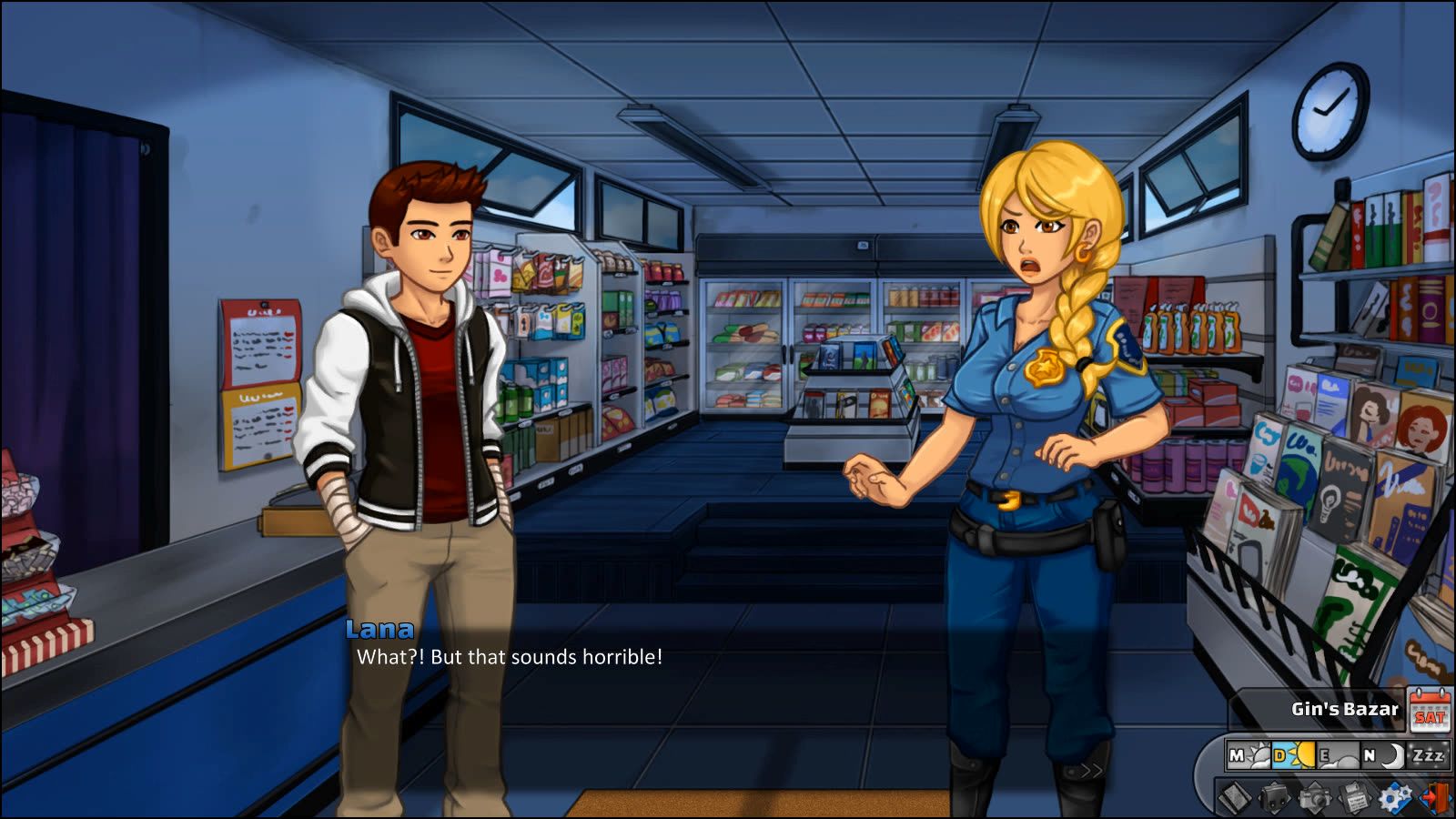The image size is (1456, 819).
Task: Click the red exit door icon
Action: [1435, 798]
